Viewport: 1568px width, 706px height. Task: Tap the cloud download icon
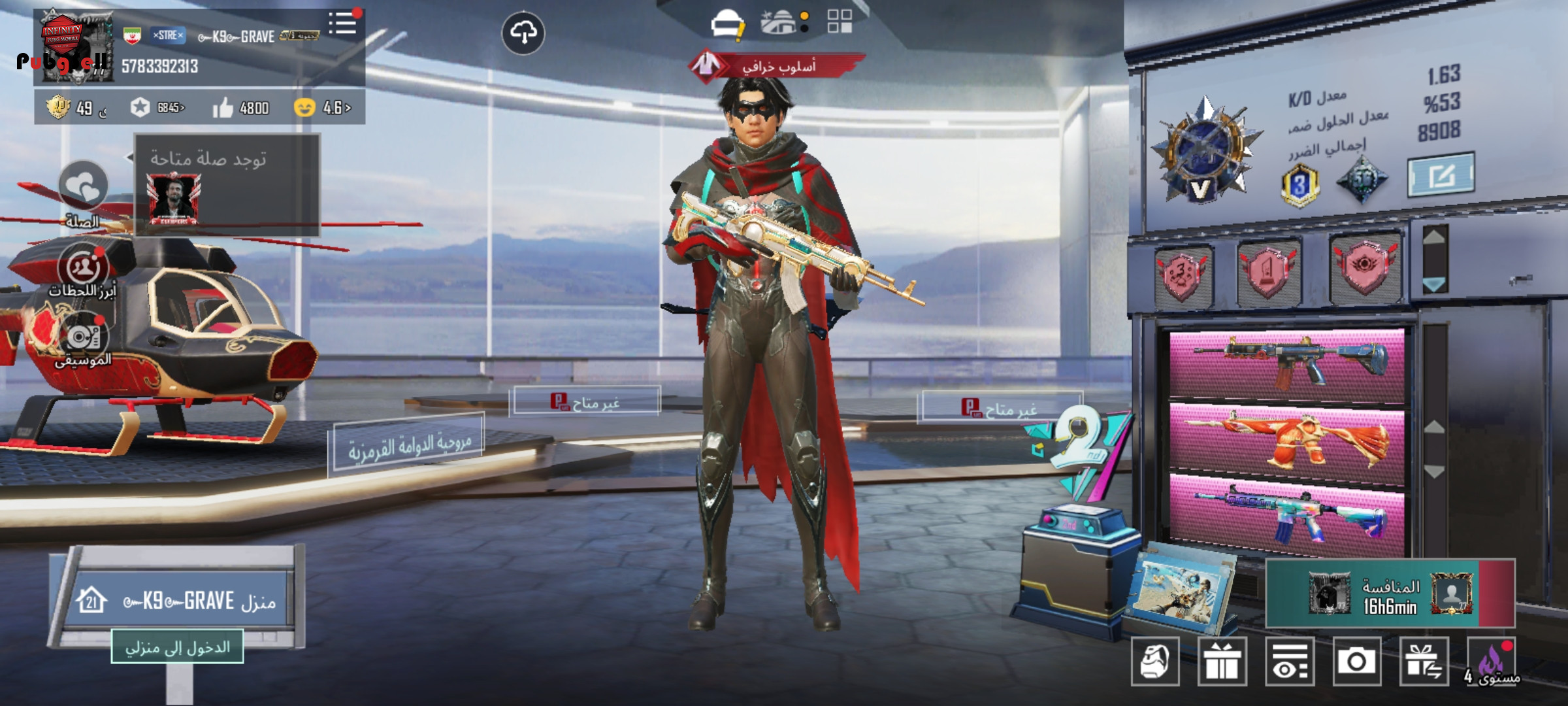point(523,32)
